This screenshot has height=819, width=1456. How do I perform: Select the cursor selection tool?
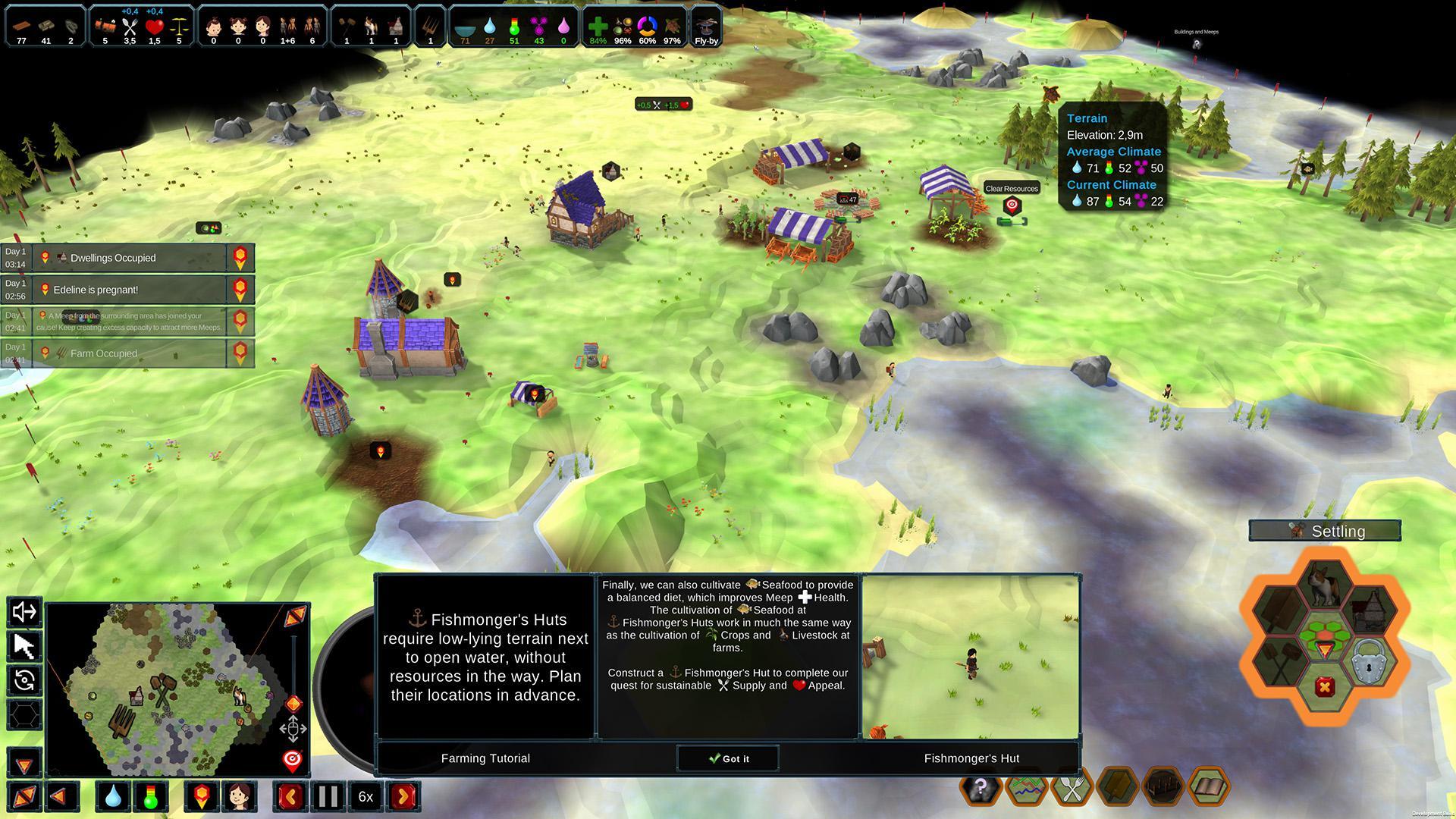click(x=24, y=647)
